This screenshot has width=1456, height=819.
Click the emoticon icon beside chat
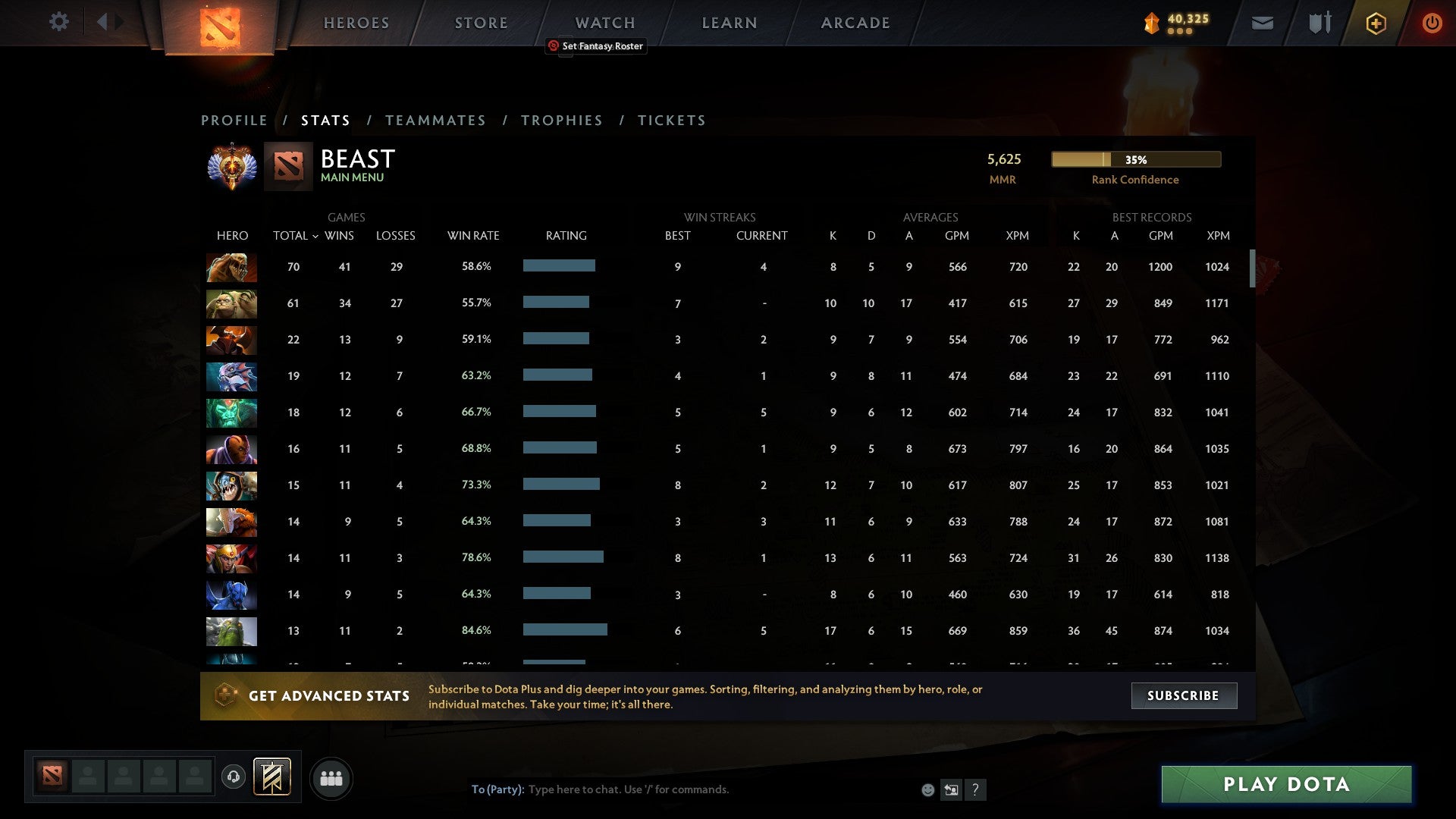tap(928, 789)
